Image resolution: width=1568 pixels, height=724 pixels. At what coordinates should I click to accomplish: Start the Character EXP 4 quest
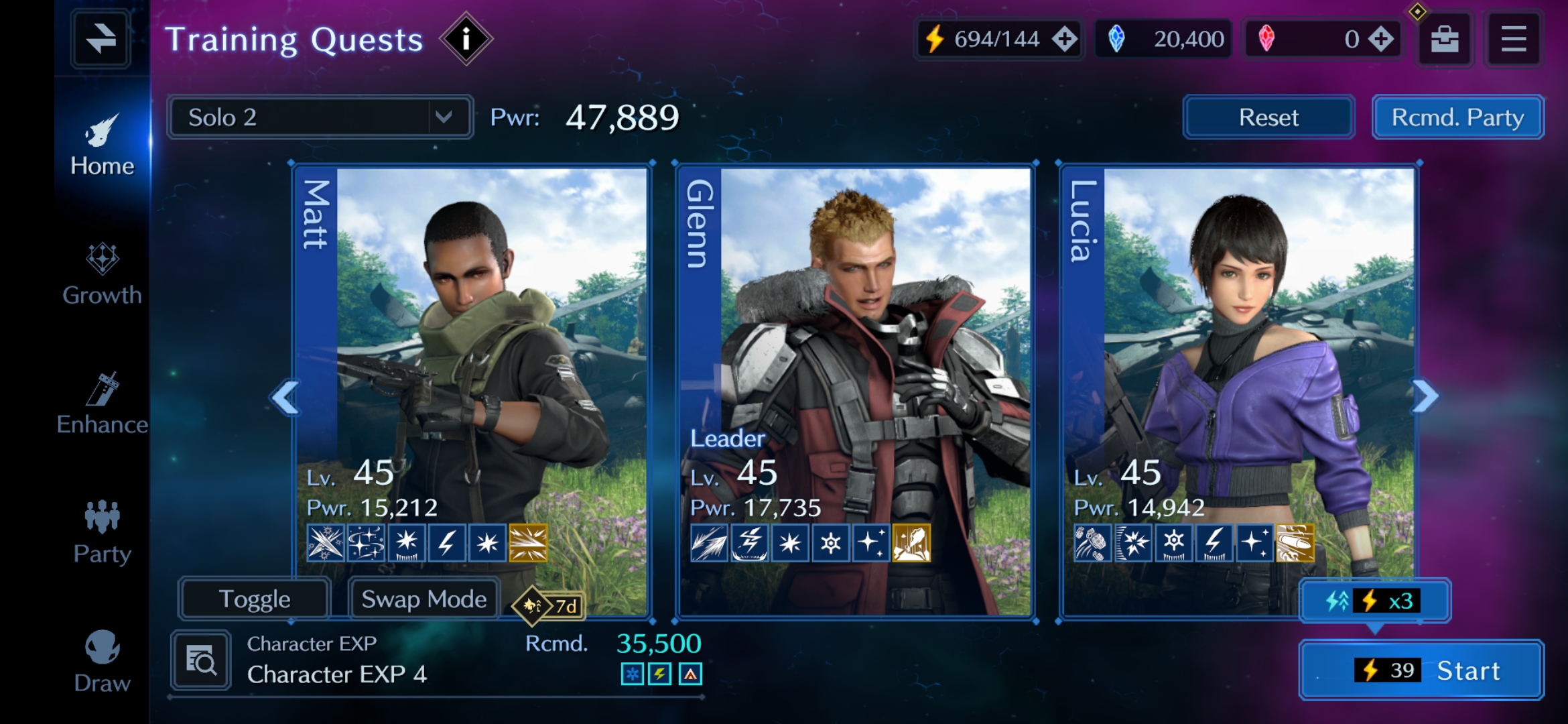[1421, 670]
